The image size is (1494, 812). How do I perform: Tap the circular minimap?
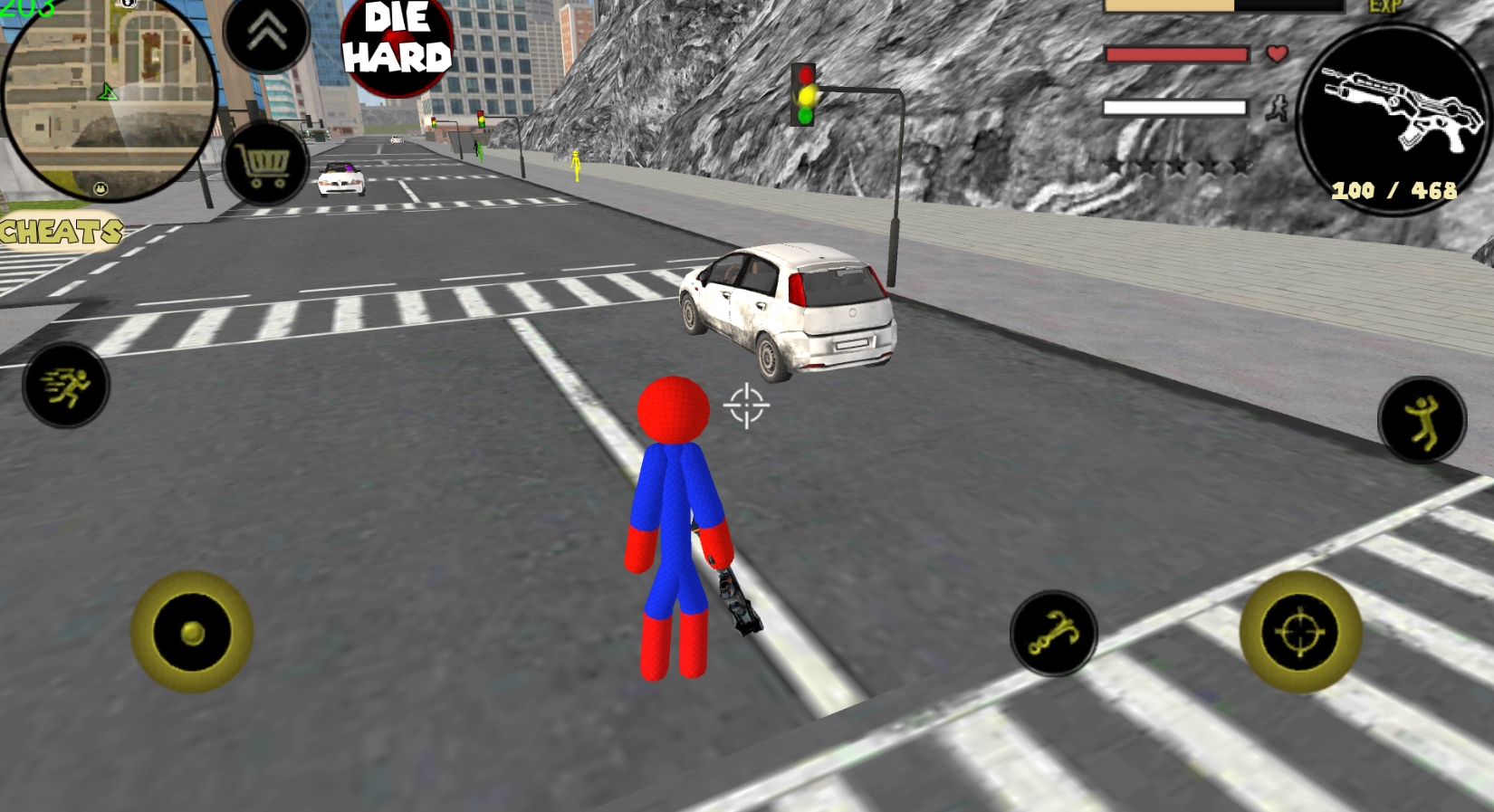(109, 100)
